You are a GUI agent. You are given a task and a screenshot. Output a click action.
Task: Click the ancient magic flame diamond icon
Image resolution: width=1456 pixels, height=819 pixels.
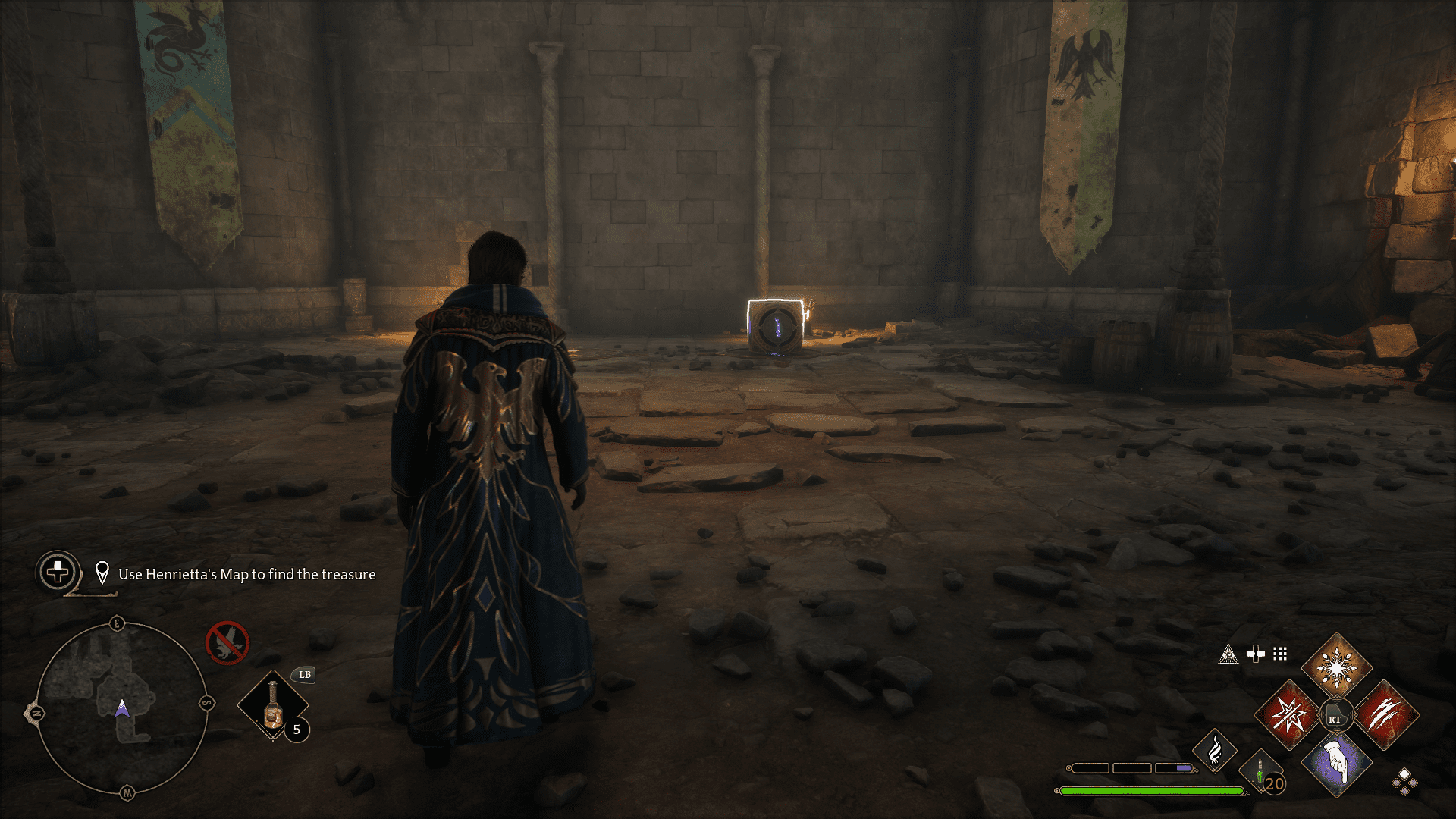point(1215,749)
